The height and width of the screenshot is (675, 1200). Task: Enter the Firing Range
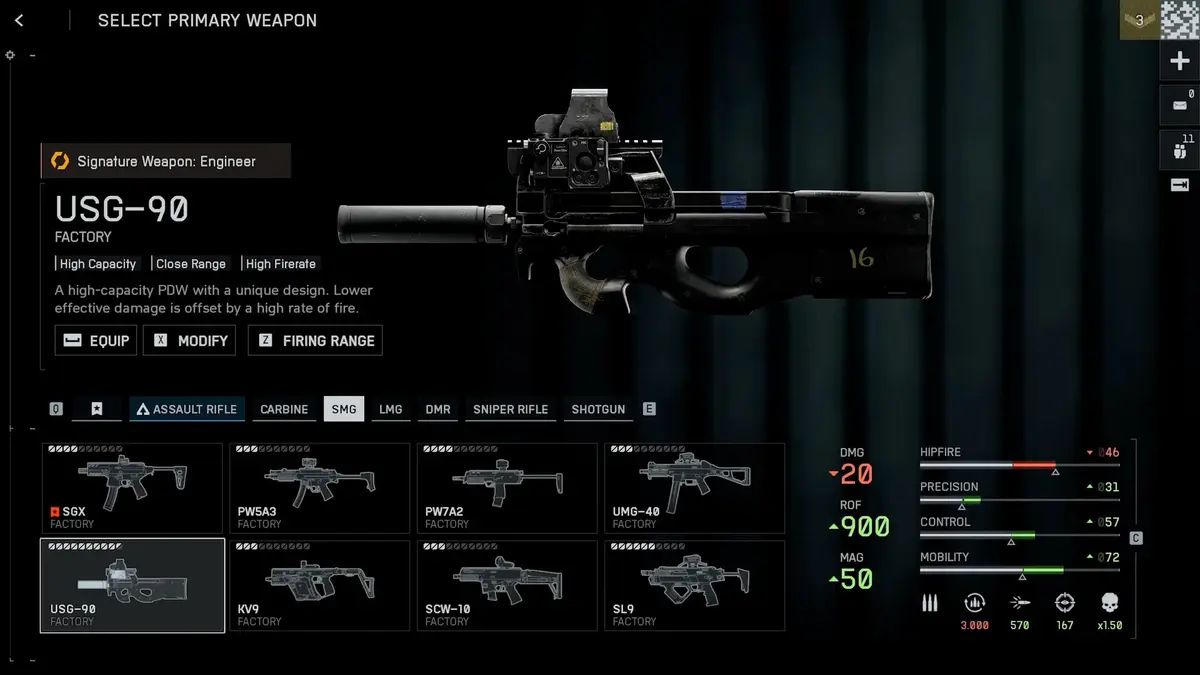pyautogui.click(x=315, y=340)
